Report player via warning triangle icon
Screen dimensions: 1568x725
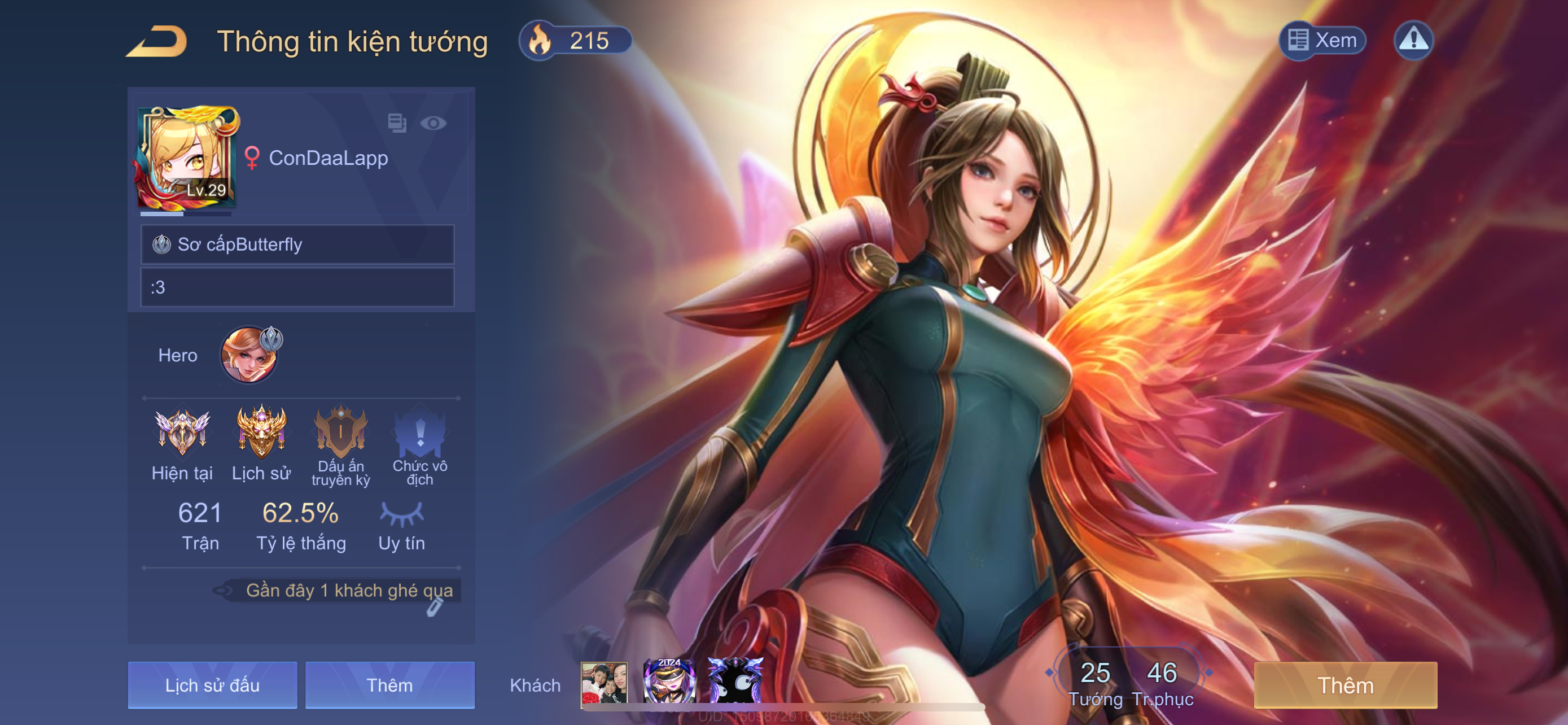click(x=1413, y=41)
